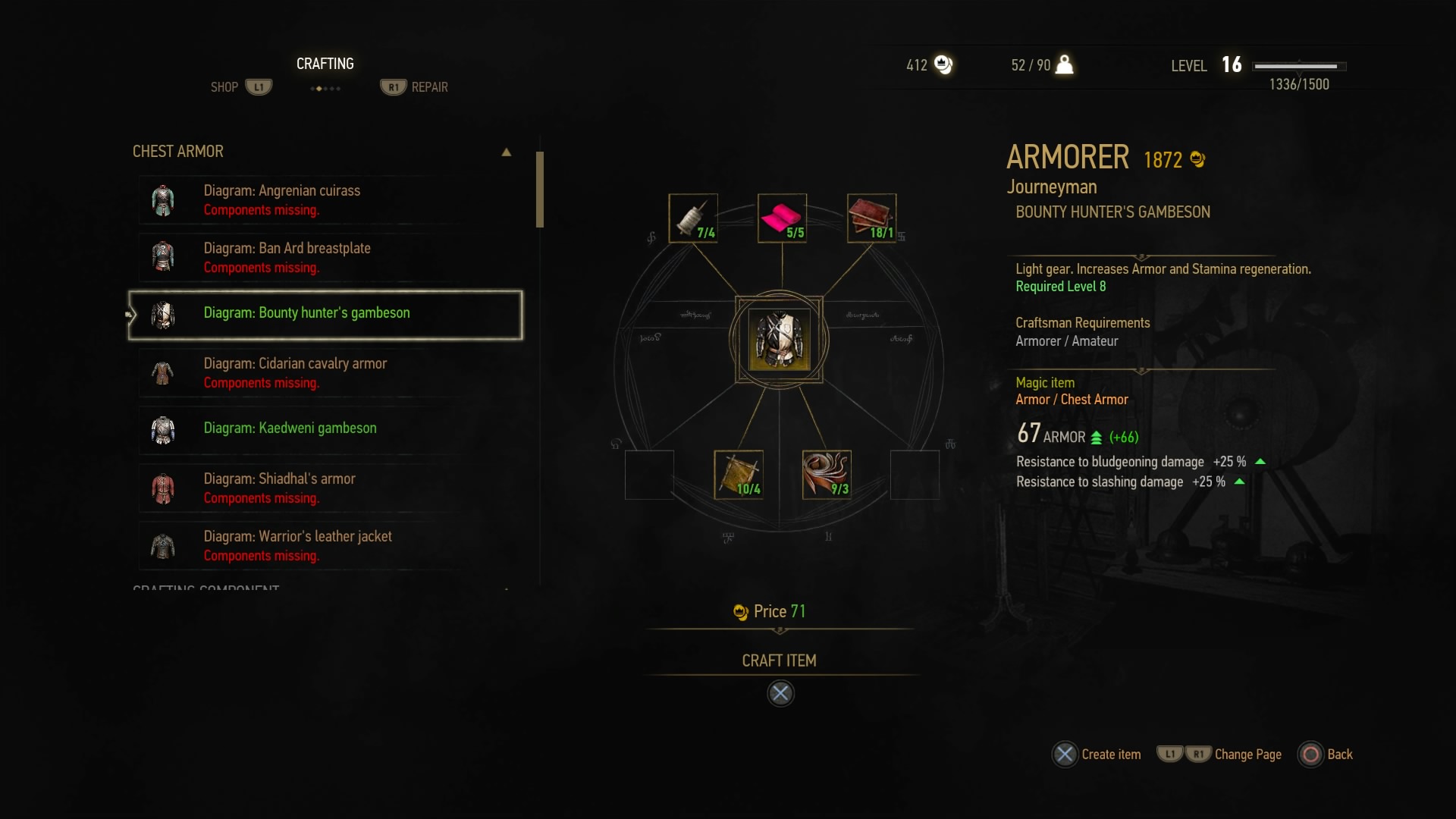
Task: Click the Create item option
Action: [1097, 755]
